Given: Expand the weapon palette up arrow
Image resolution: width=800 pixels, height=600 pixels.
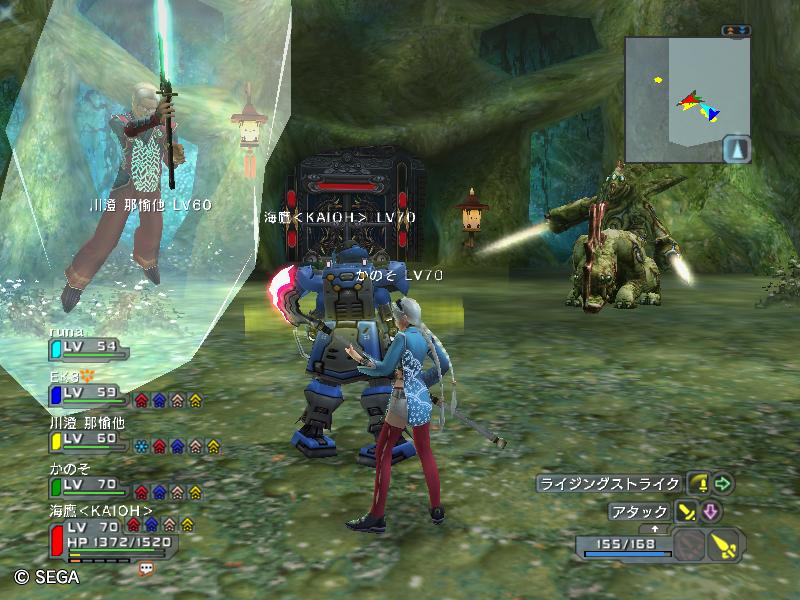Looking at the screenshot, I should 655,528.
